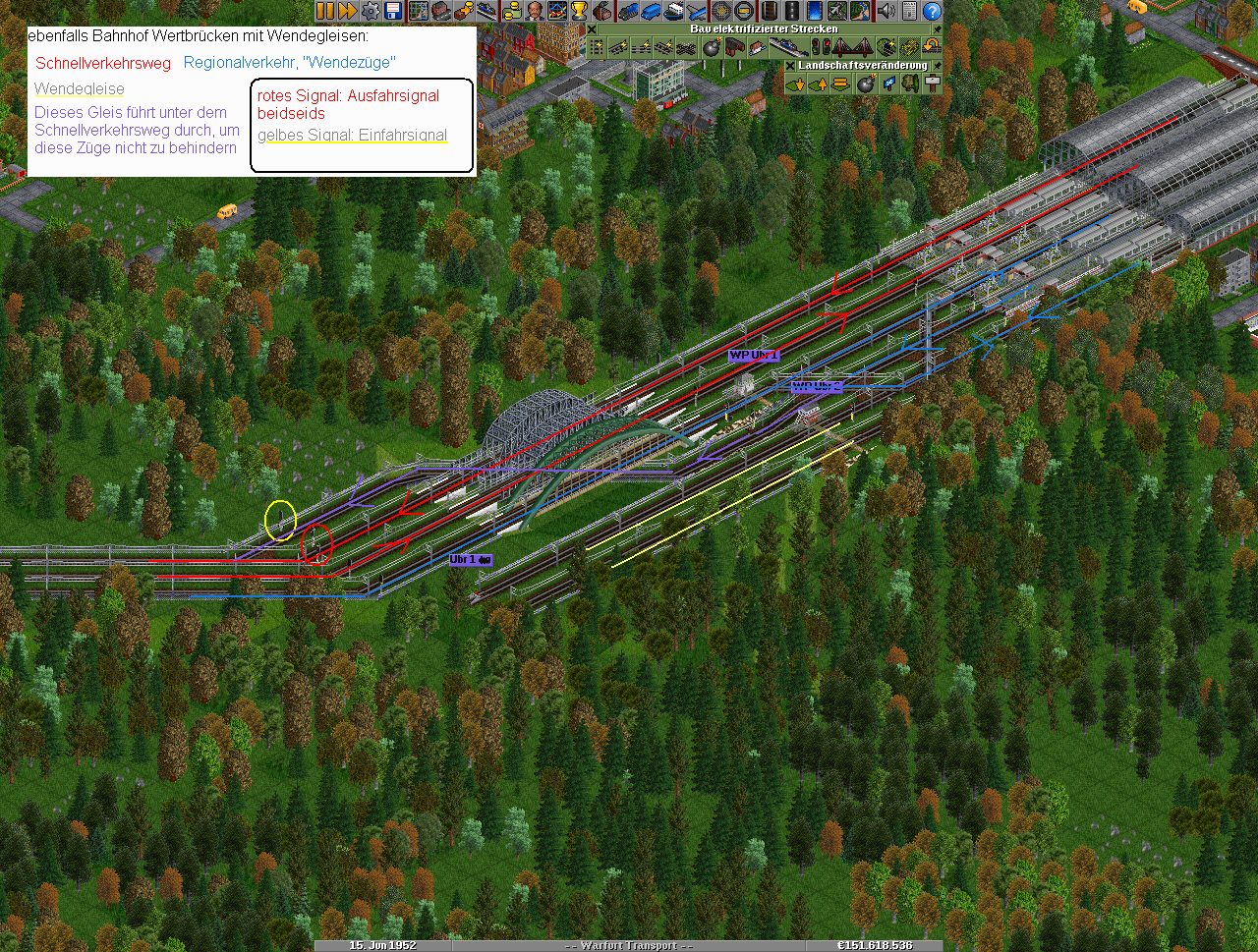Open the floppy disk save menu
The width and height of the screenshot is (1258, 952).
point(393,11)
